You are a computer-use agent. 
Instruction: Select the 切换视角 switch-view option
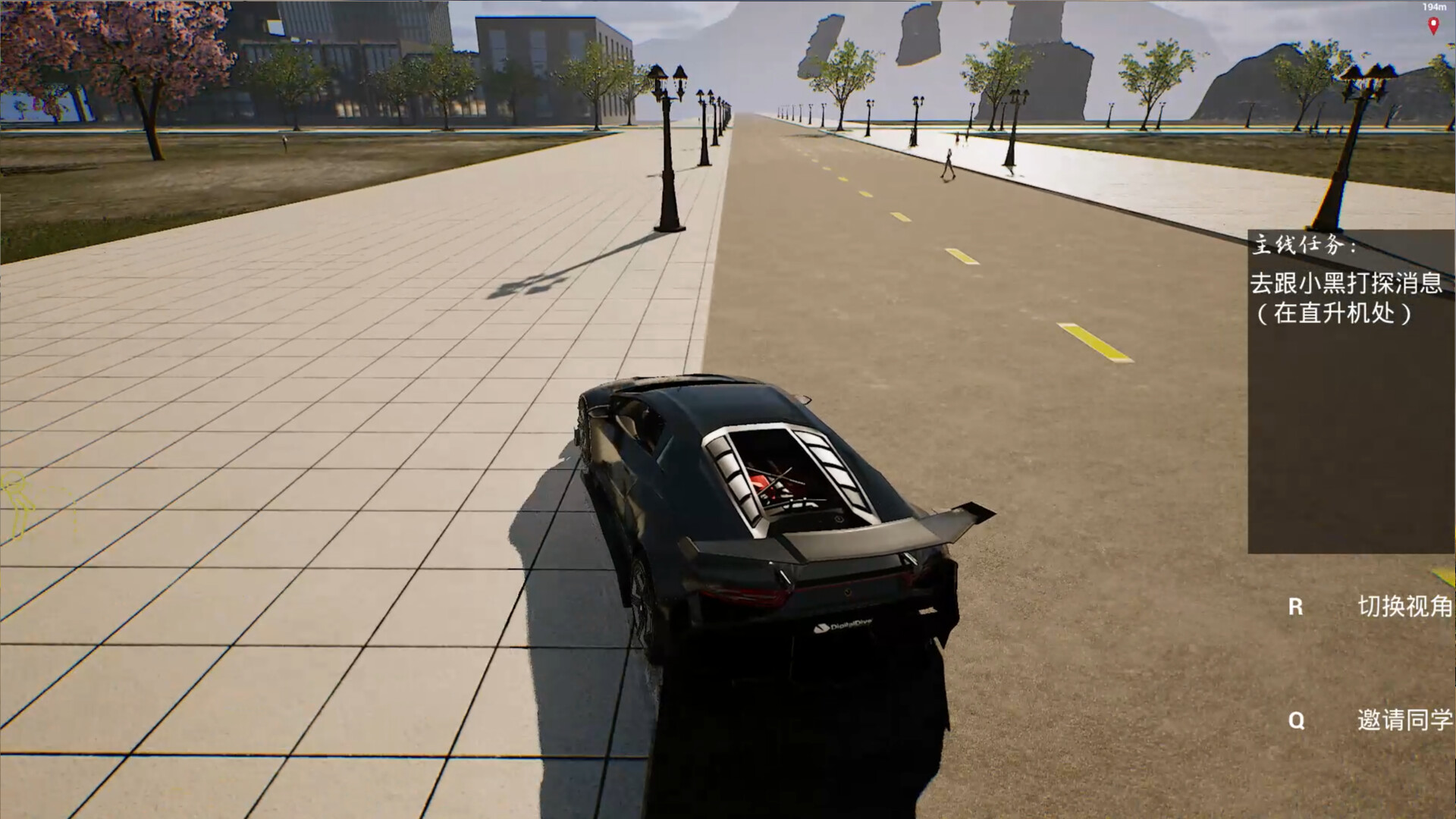1404,607
